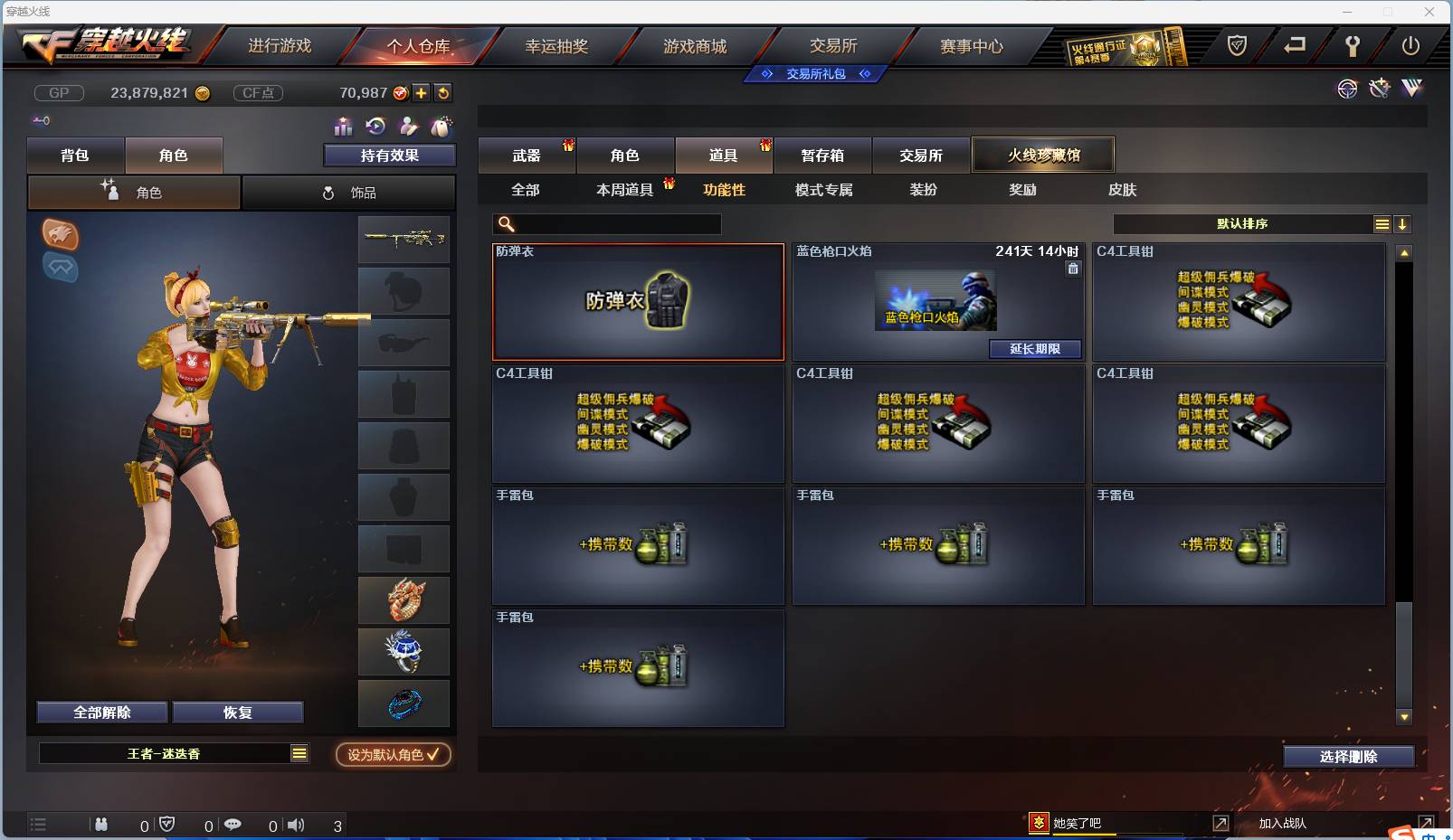
Task: Select the character edit icon above the tabs
Action: 409,128
